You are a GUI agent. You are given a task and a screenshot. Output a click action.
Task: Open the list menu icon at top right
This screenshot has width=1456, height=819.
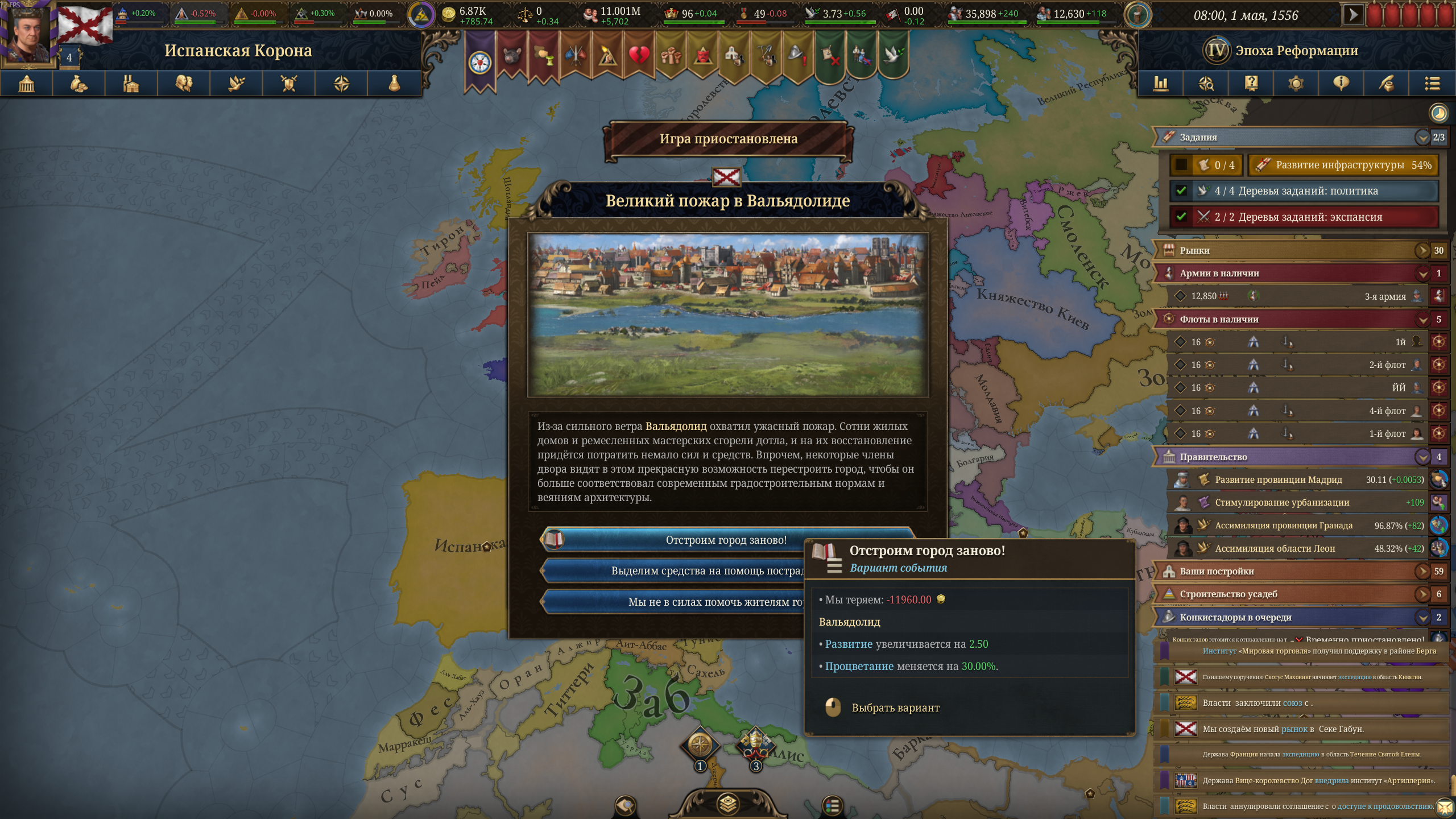coord(1432,84)
